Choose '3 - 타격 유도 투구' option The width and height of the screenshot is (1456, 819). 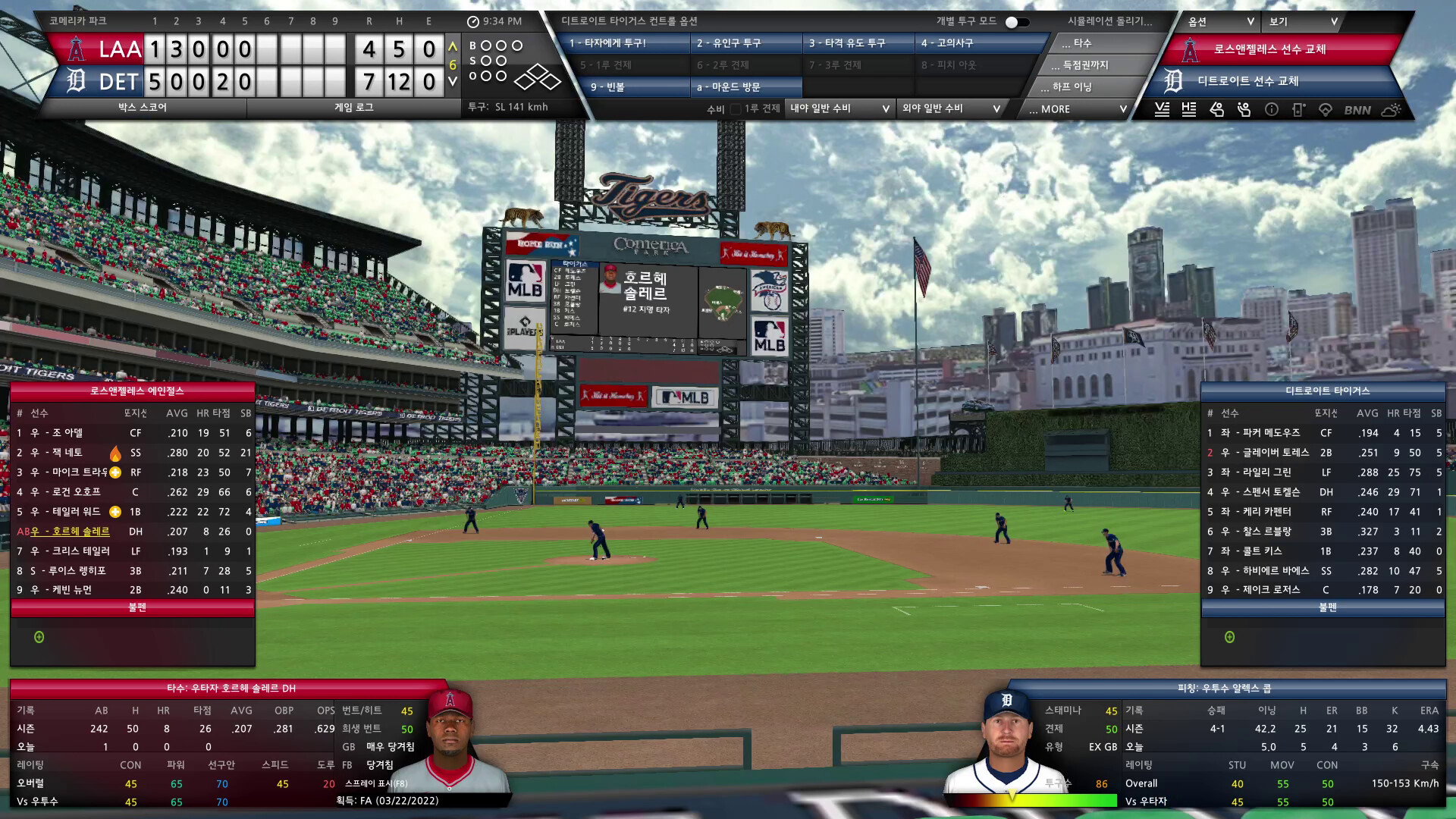point(858,43)
